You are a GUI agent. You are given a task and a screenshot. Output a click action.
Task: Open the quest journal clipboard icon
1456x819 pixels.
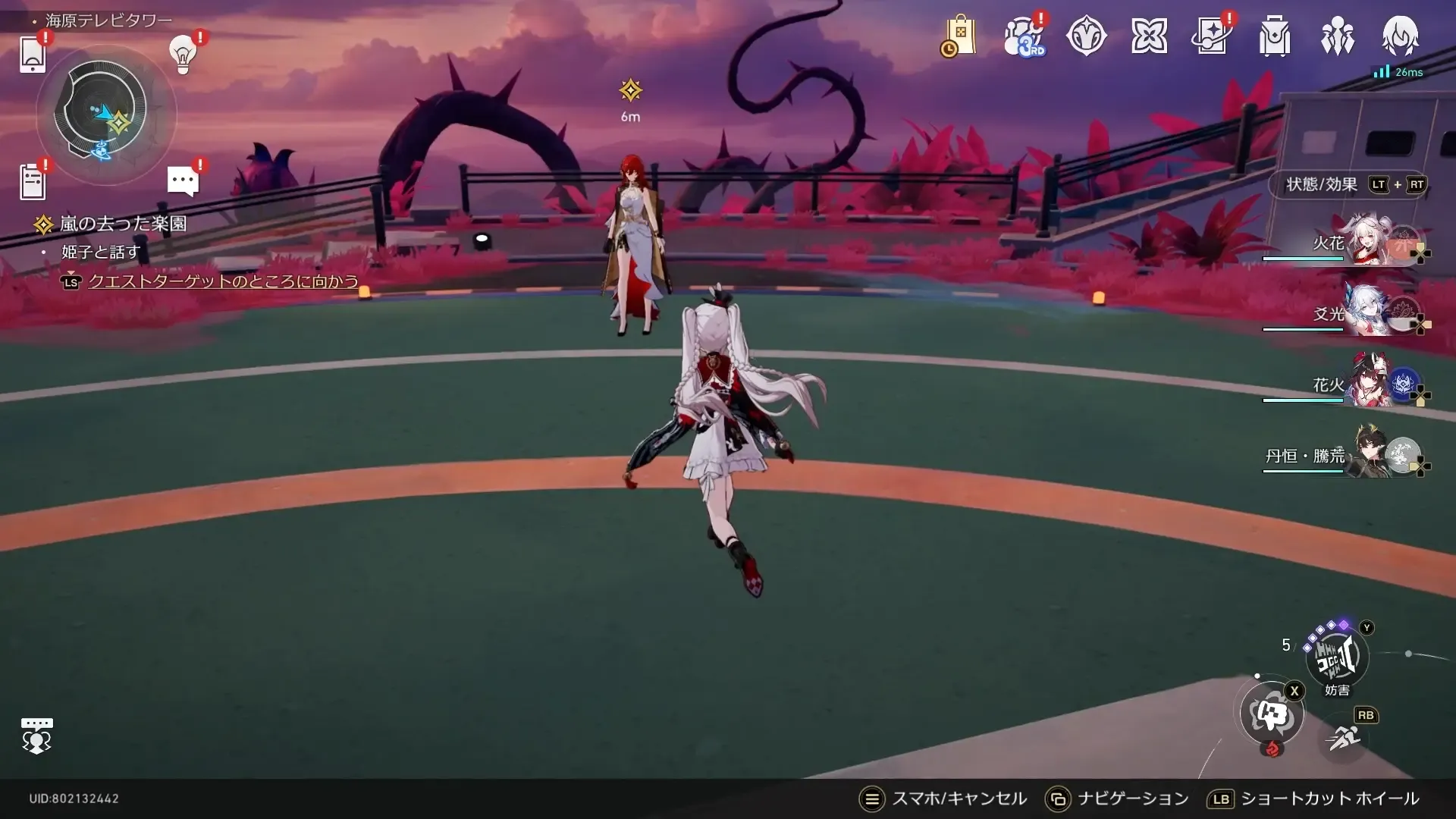(33, 180)
